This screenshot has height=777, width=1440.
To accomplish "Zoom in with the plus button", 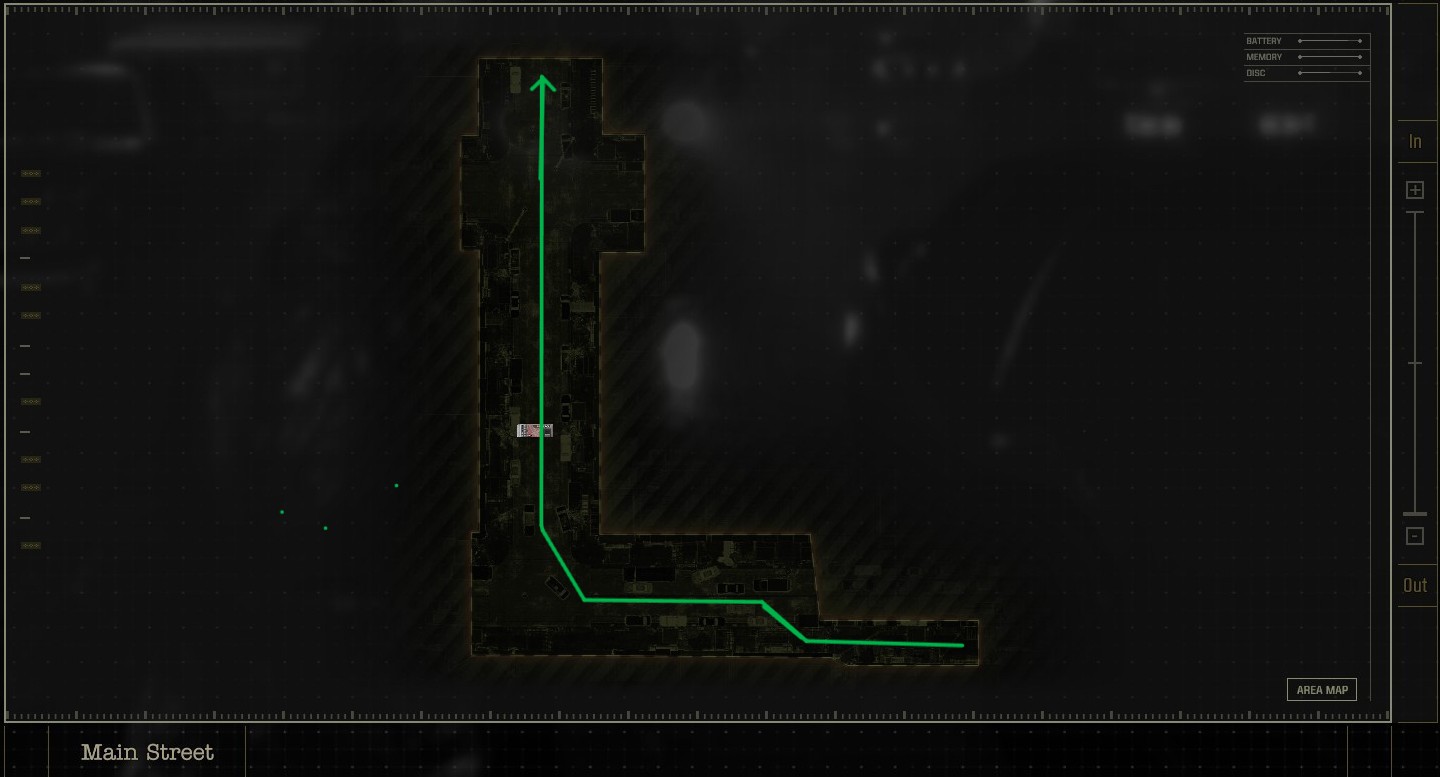I will click(x=1415, y=190).
